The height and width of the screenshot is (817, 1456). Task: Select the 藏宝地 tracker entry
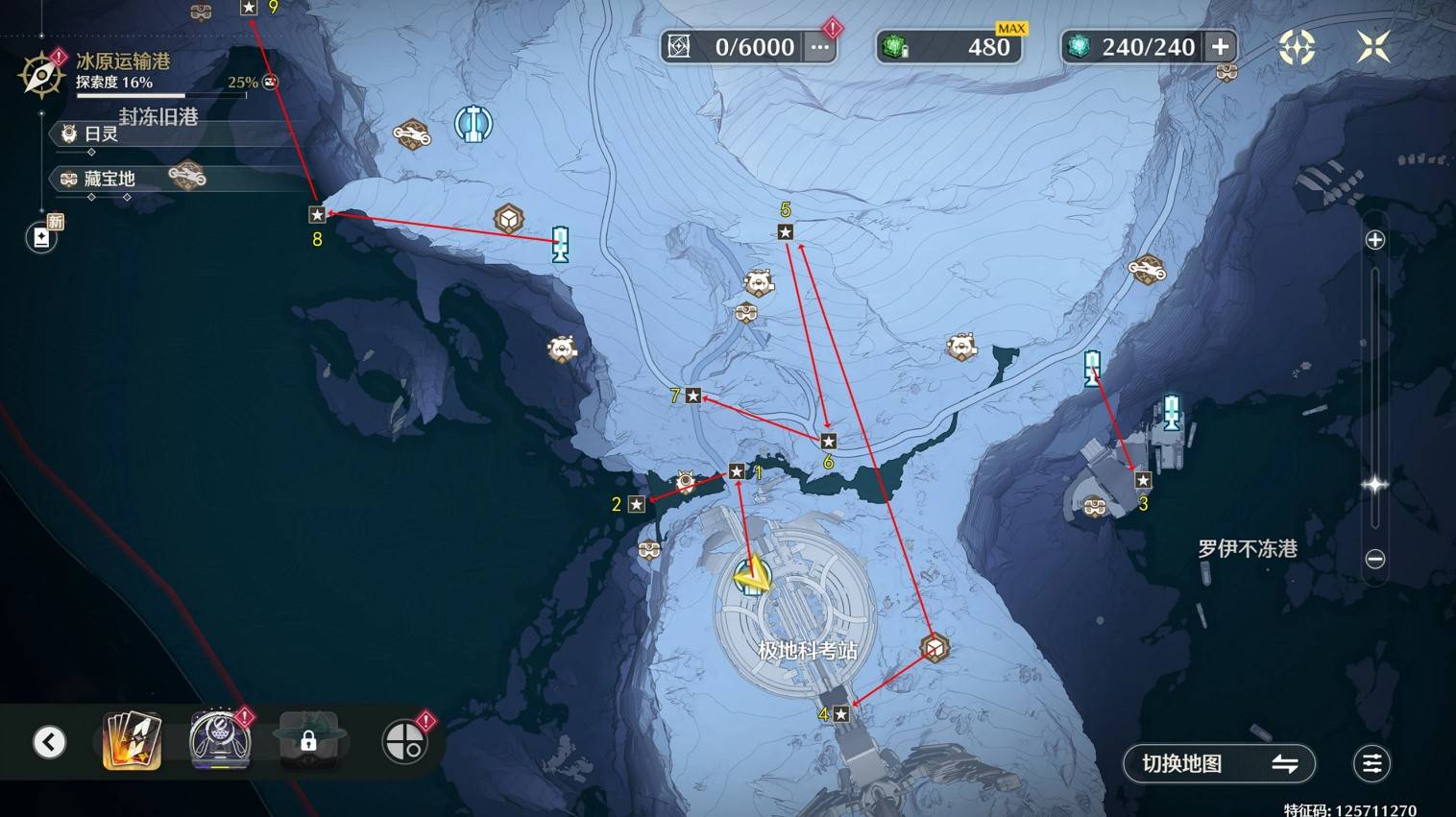[109, 179]
